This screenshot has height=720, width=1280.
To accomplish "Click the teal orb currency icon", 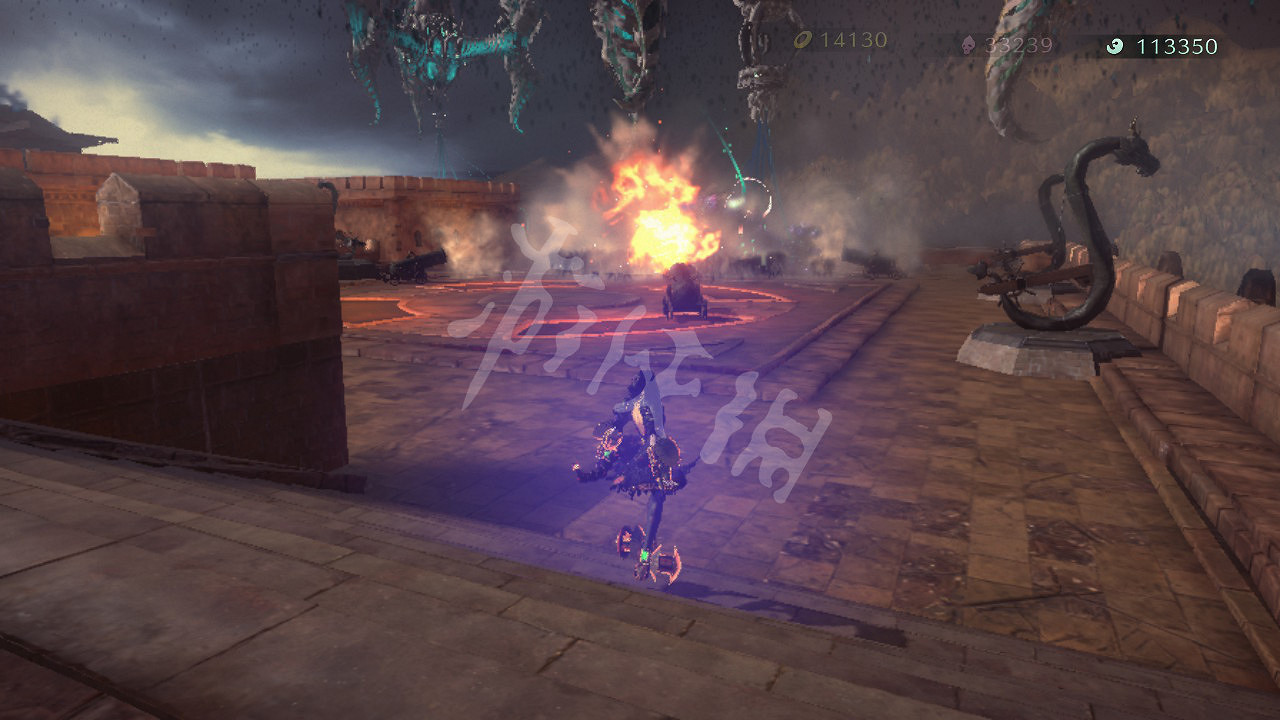I will (x=1118, y=45).
